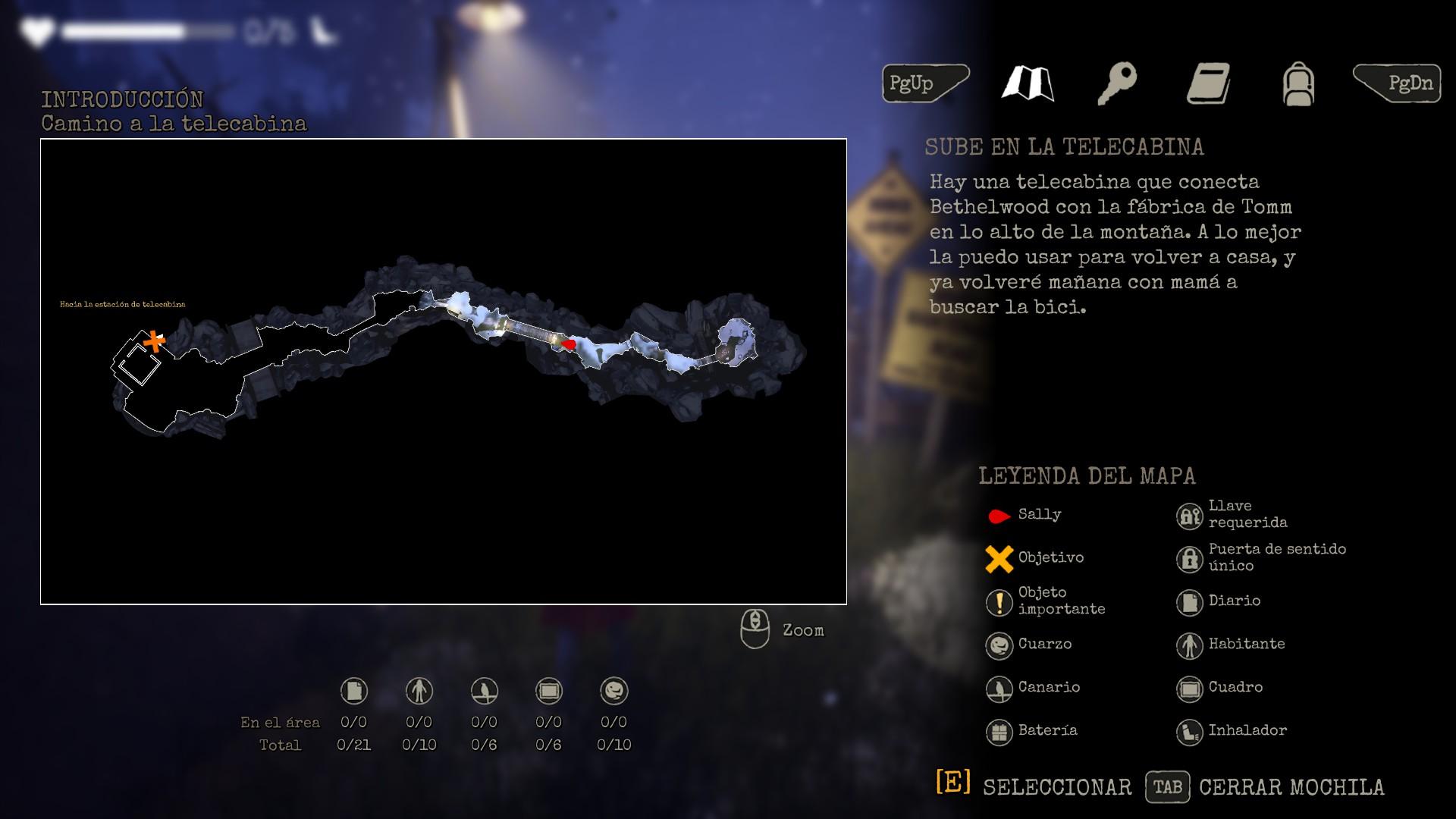This screenshot has width=1456, height=819.
Task: Open the key items tab
Action: [x=1117, y=83]
